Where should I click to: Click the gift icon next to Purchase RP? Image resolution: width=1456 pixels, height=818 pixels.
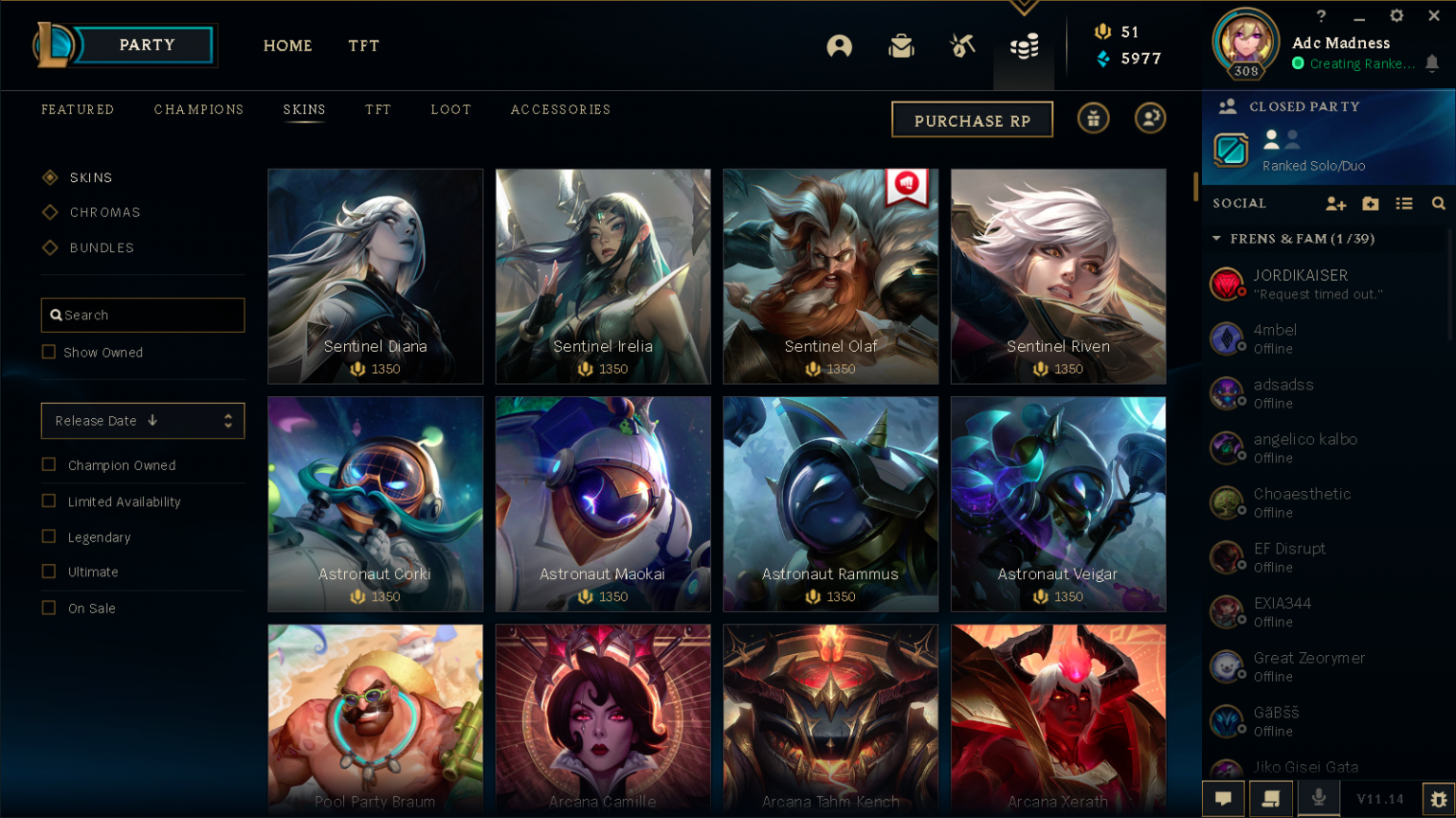[1092, 118]
